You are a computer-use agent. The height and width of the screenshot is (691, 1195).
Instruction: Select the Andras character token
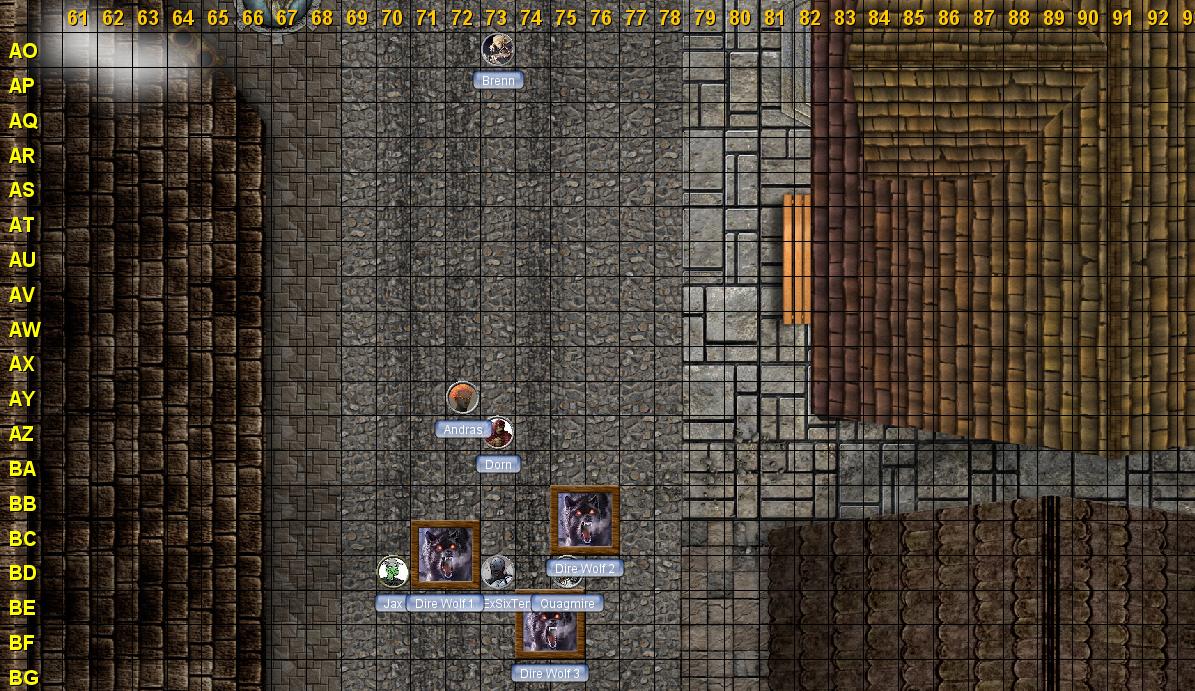(x=462, y=397)
